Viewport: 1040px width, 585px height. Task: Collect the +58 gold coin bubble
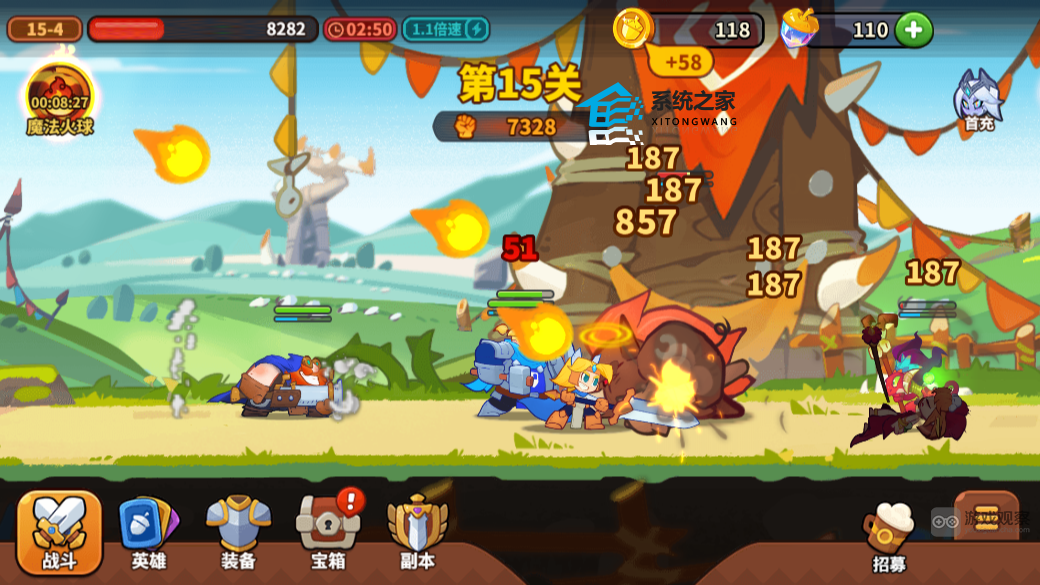[x=682, y=62]
